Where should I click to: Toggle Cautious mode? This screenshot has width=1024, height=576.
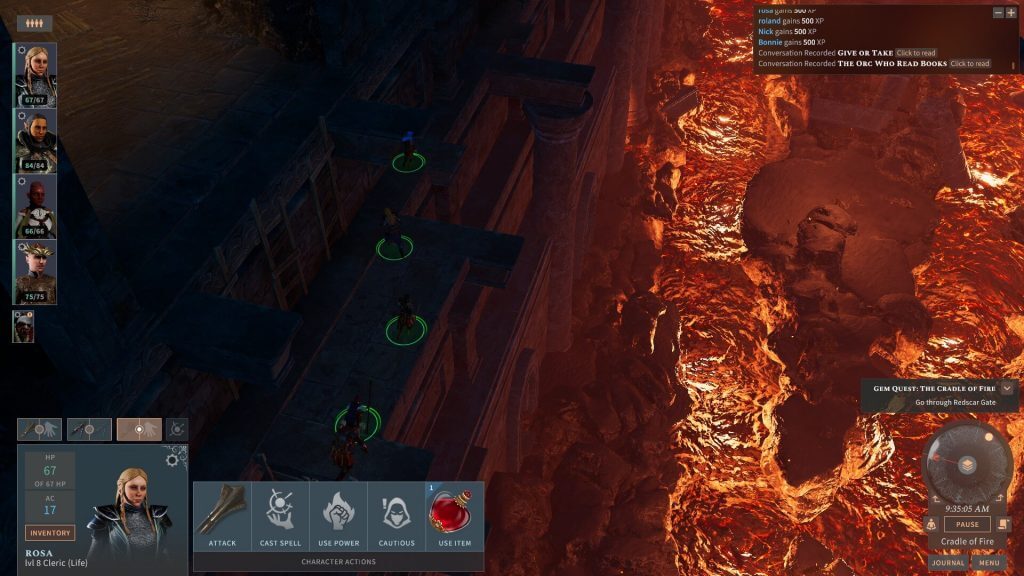(x=396, y=517)
